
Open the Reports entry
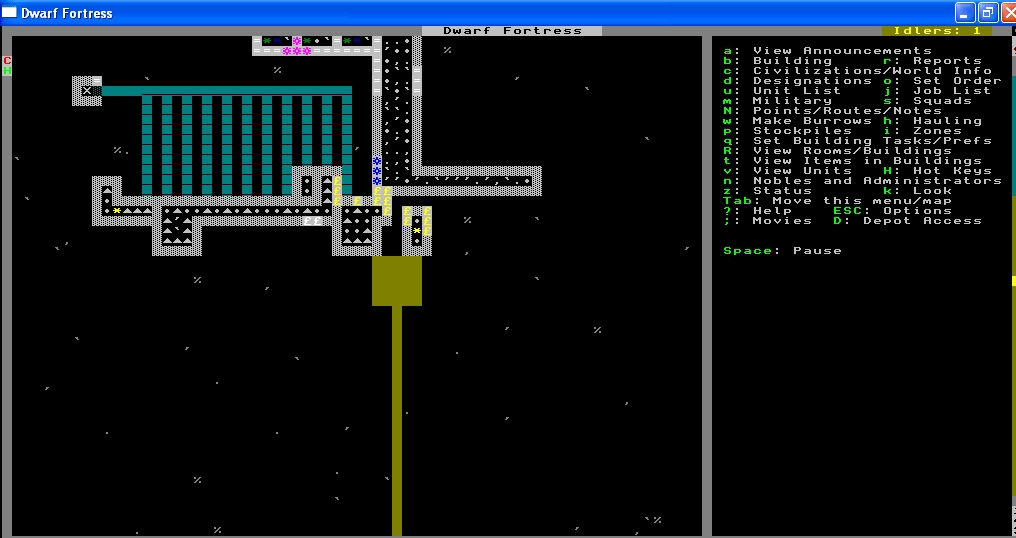[x=947, y=61]
